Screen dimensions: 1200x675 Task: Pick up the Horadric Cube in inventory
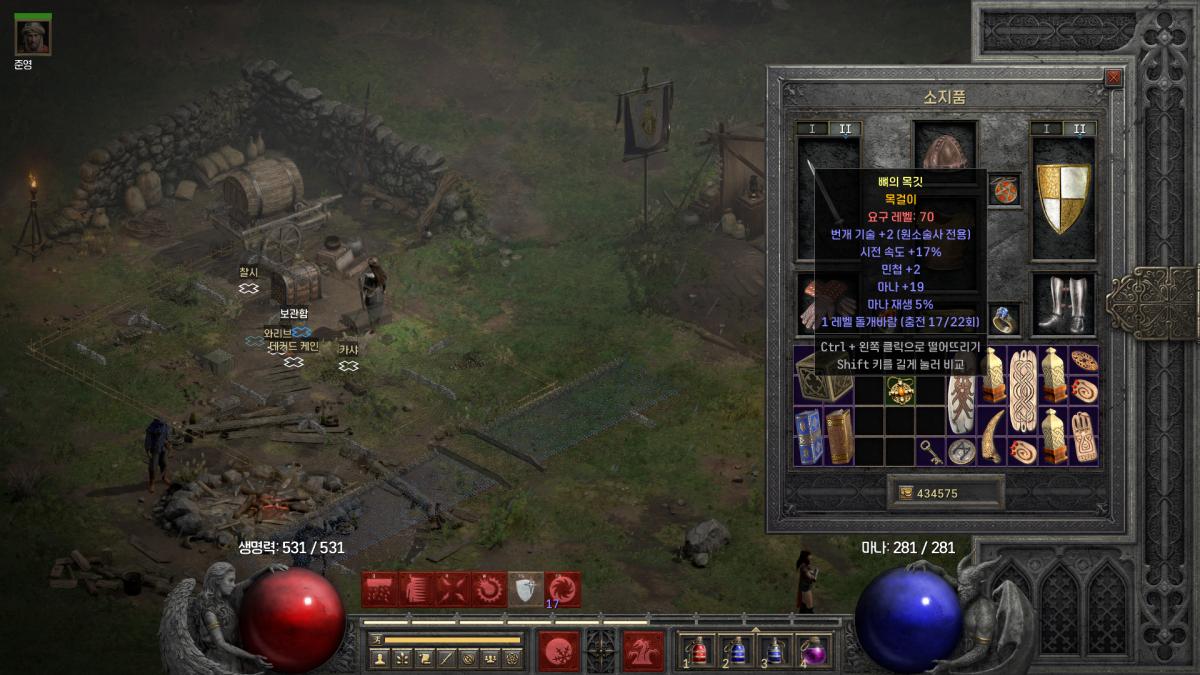pos(824,375)
